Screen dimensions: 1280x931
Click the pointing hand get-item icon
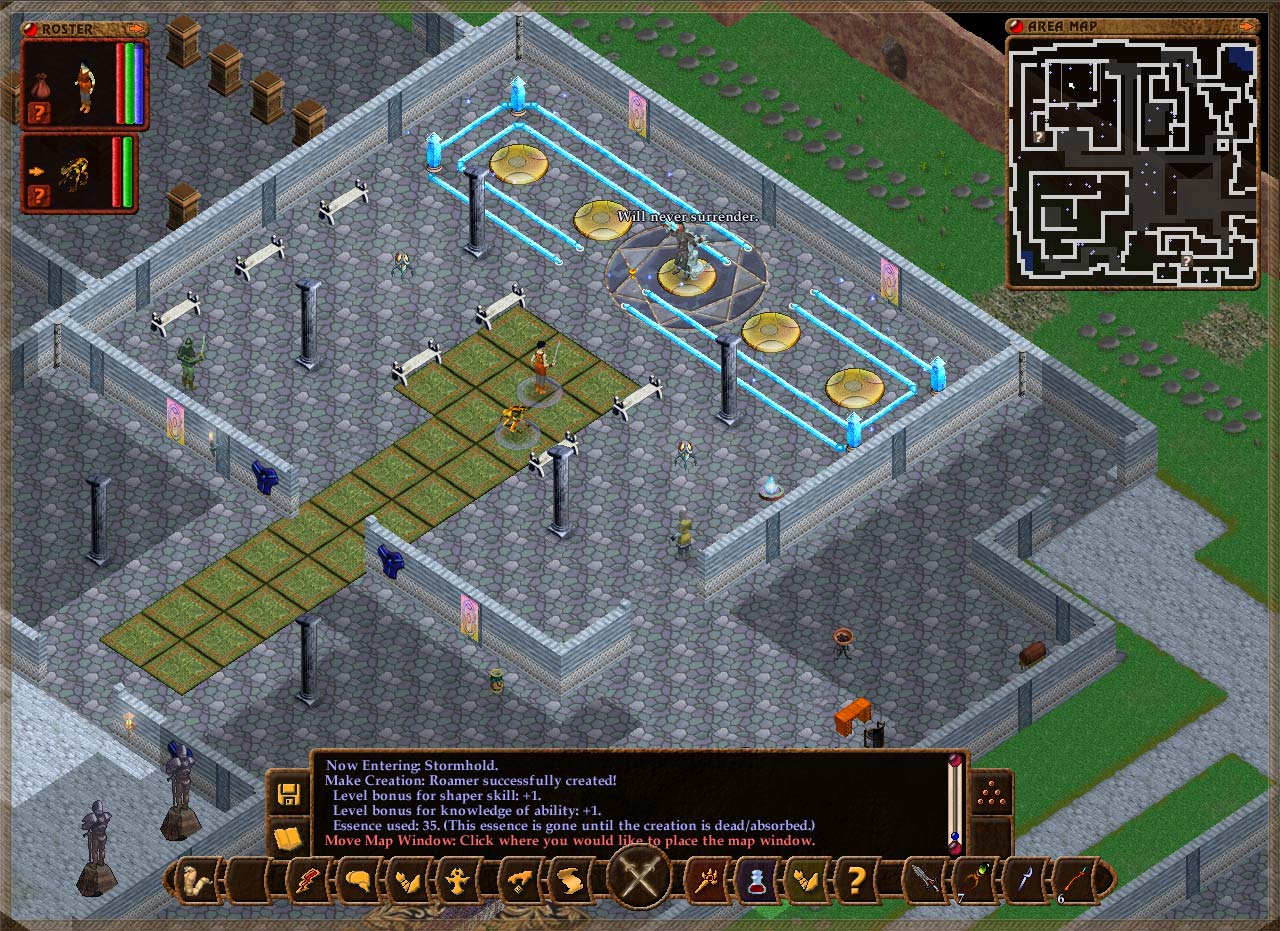coord(520,881)
